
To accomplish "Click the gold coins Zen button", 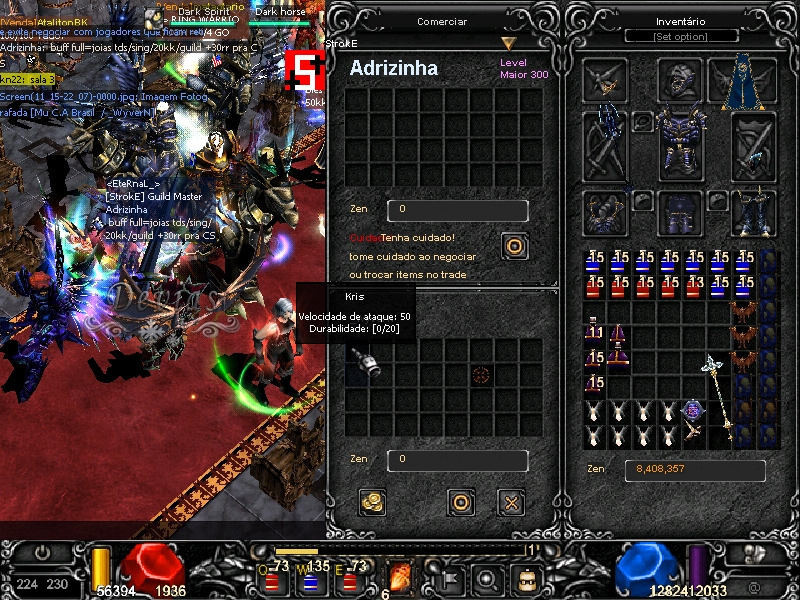I will pos(373,502).
